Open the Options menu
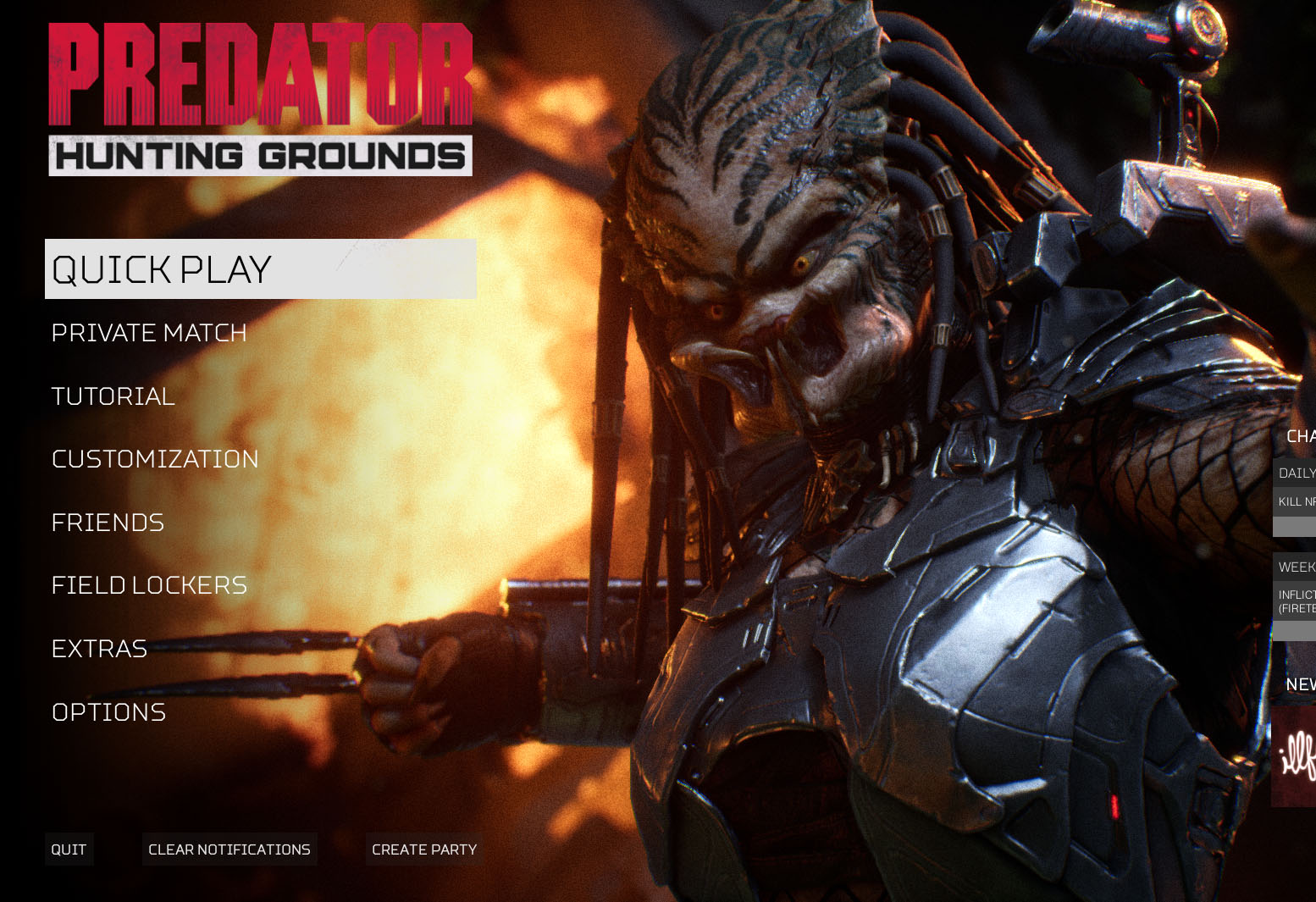Viewport: 1316px width, 902px height. (108, 712)
